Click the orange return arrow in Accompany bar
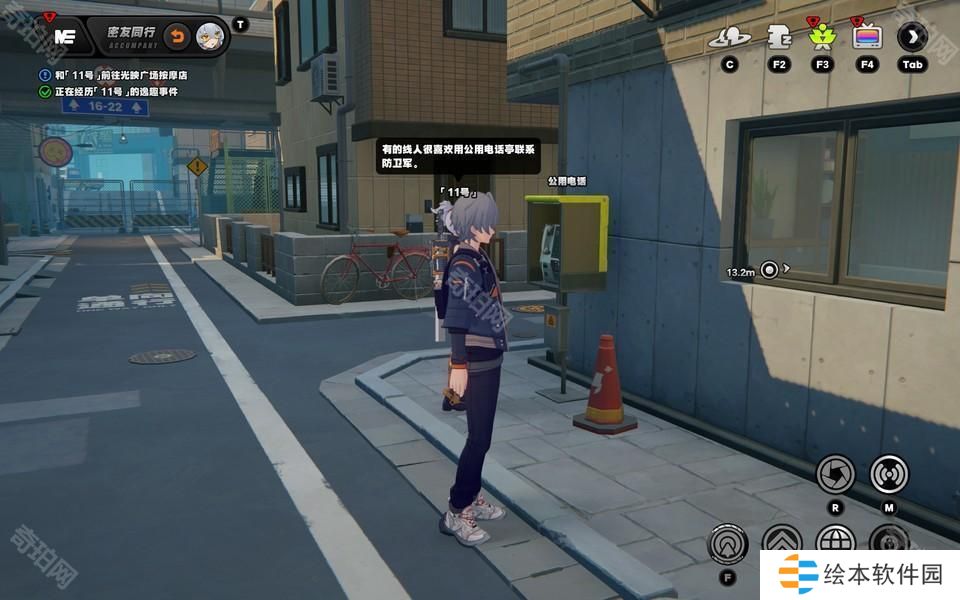 [176, 37]
